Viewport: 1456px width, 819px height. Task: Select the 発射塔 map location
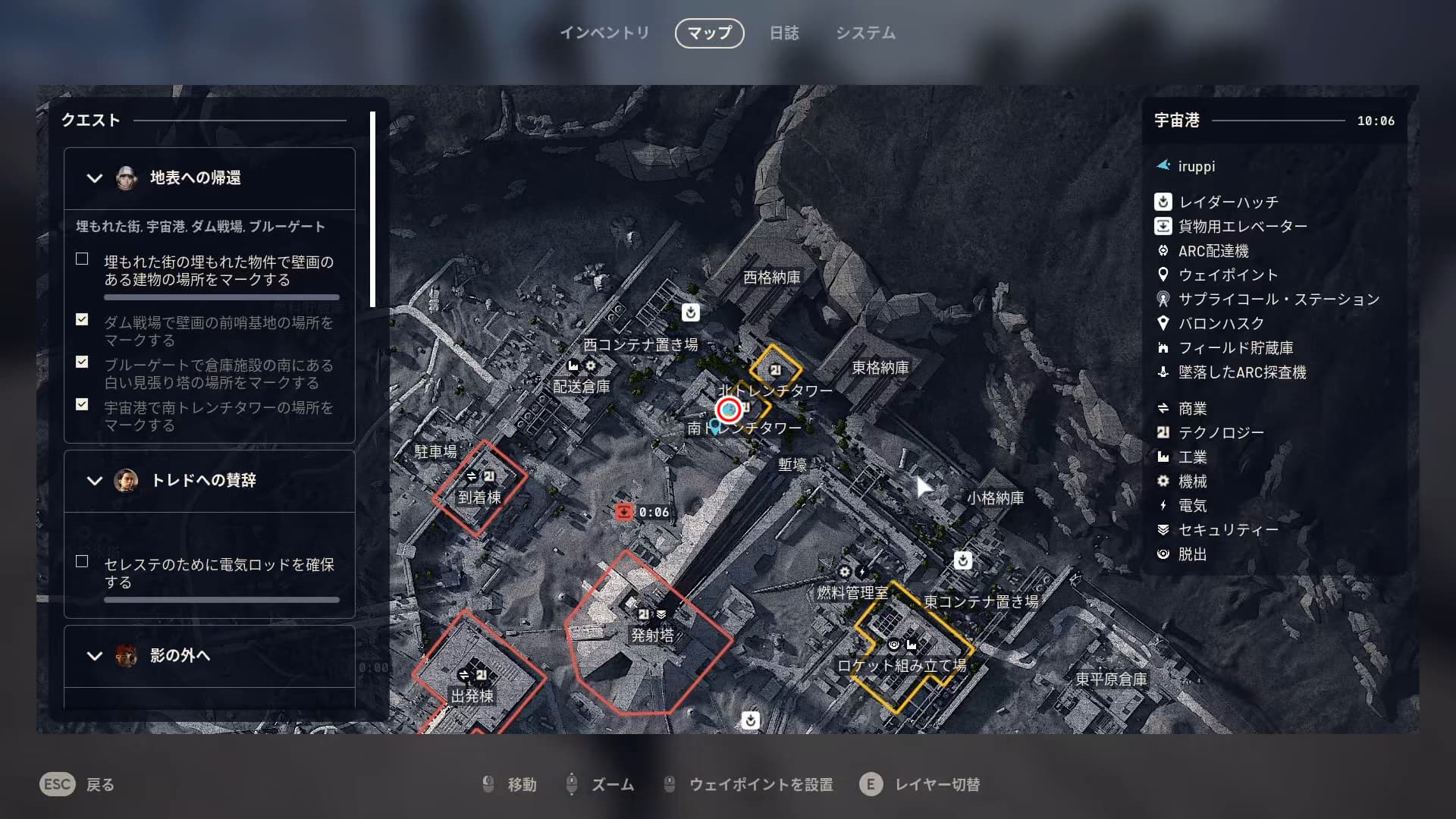(652, 635)
